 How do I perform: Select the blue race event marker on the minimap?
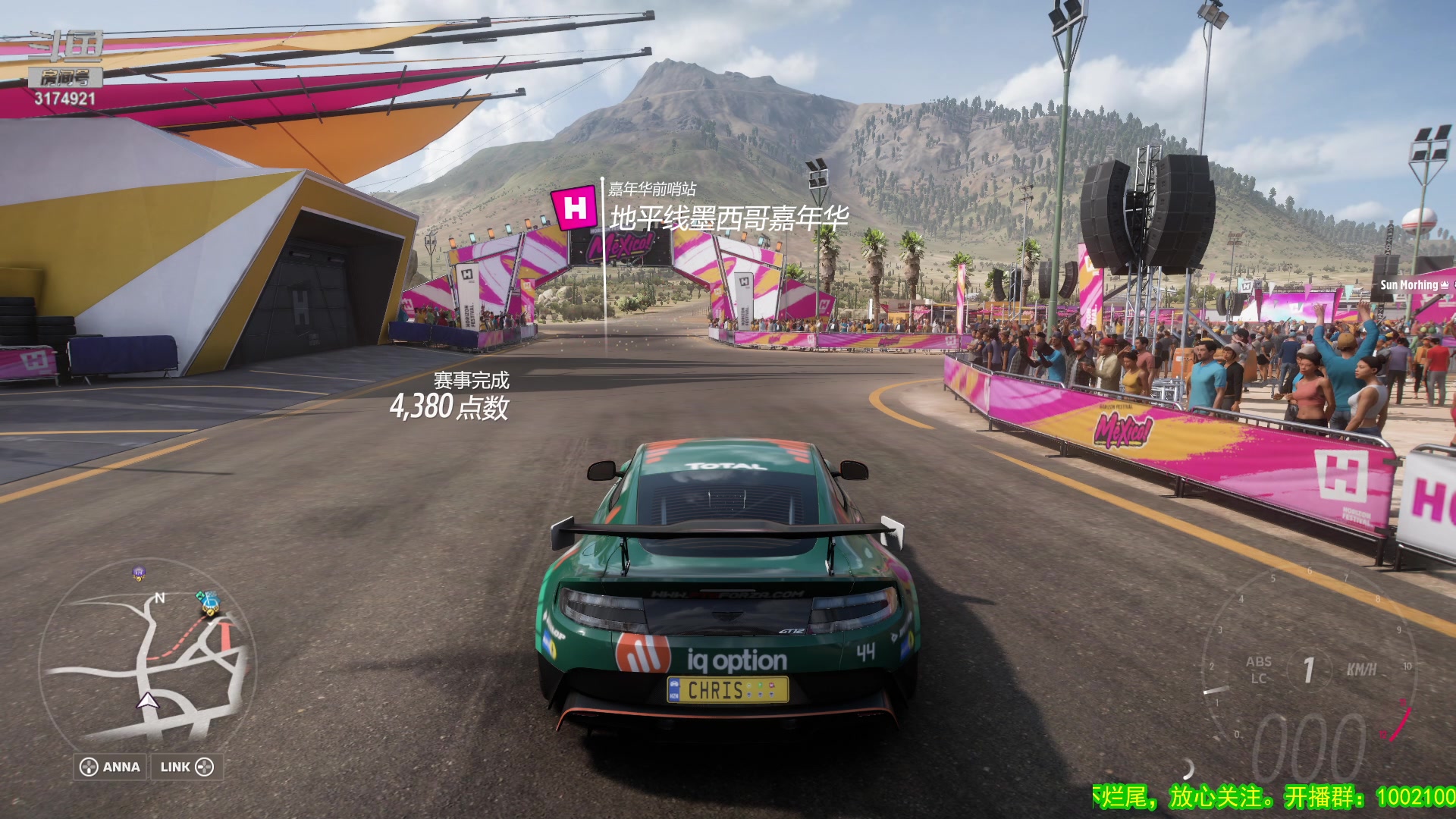(x=208, y=602)
